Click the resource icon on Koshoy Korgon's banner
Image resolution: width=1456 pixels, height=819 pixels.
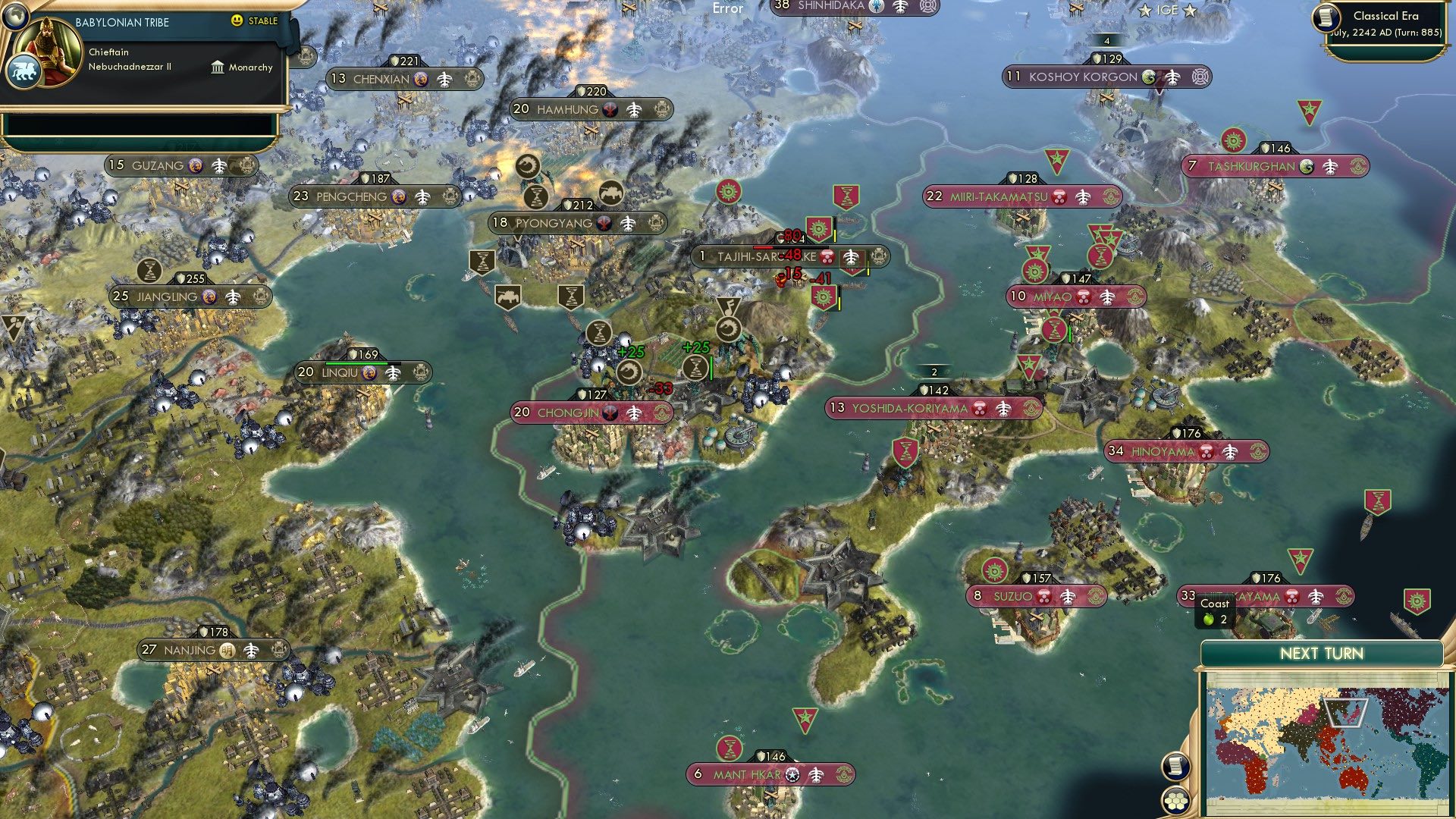1150,77
